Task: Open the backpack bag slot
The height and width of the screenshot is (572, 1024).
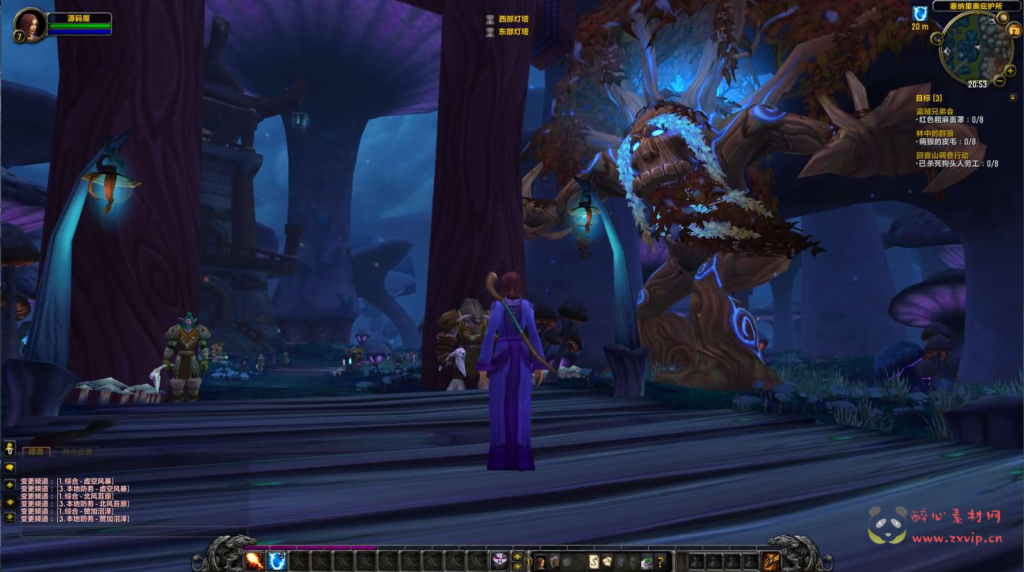Action: click(771, 561)
